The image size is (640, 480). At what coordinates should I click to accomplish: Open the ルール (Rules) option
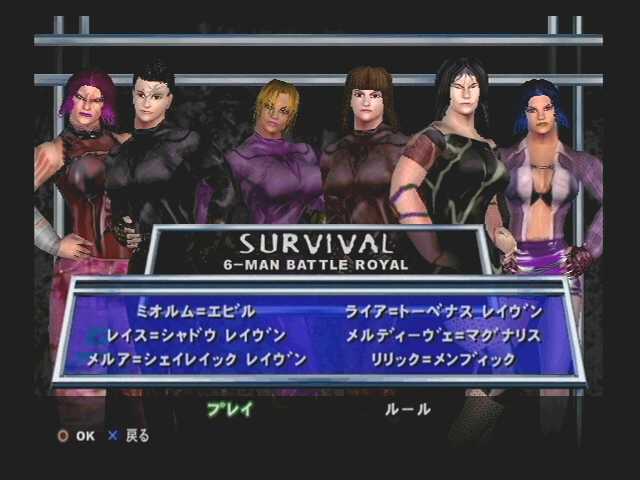click(408, 409)
